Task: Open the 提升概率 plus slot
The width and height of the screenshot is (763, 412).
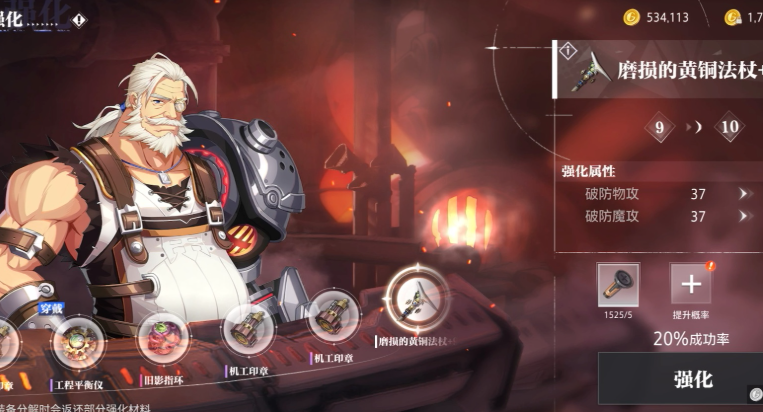Action: click(x=690, y=284)
